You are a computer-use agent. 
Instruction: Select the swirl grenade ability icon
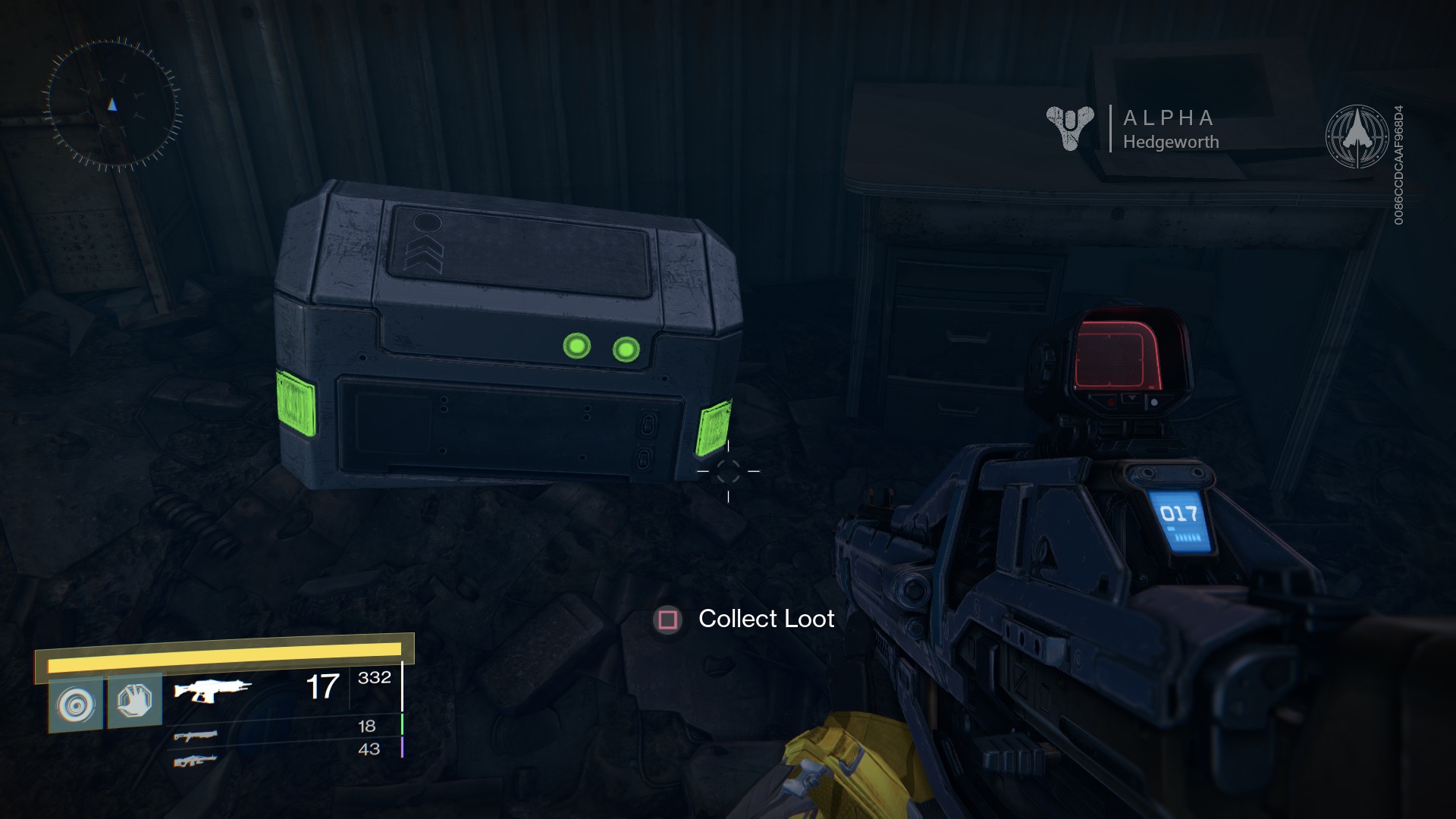[x=76, y=705]
